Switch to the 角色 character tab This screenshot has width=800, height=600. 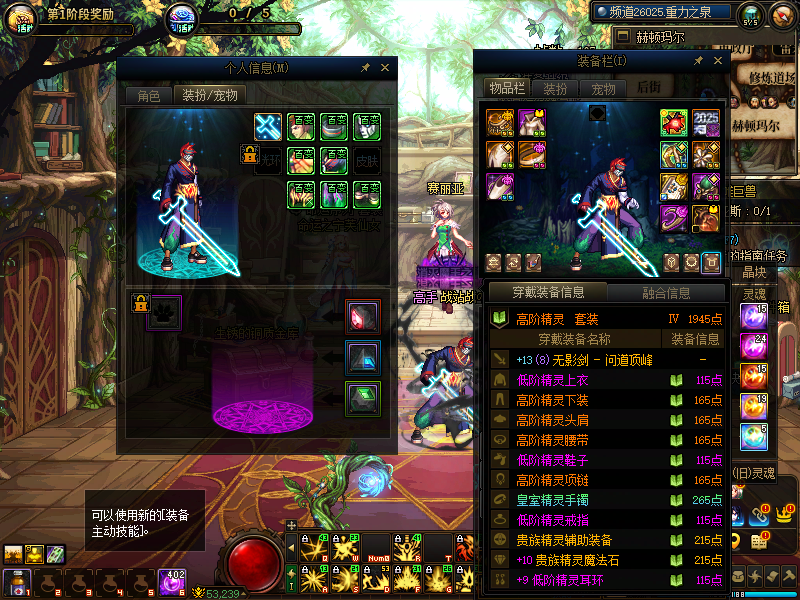coord(148,96)
